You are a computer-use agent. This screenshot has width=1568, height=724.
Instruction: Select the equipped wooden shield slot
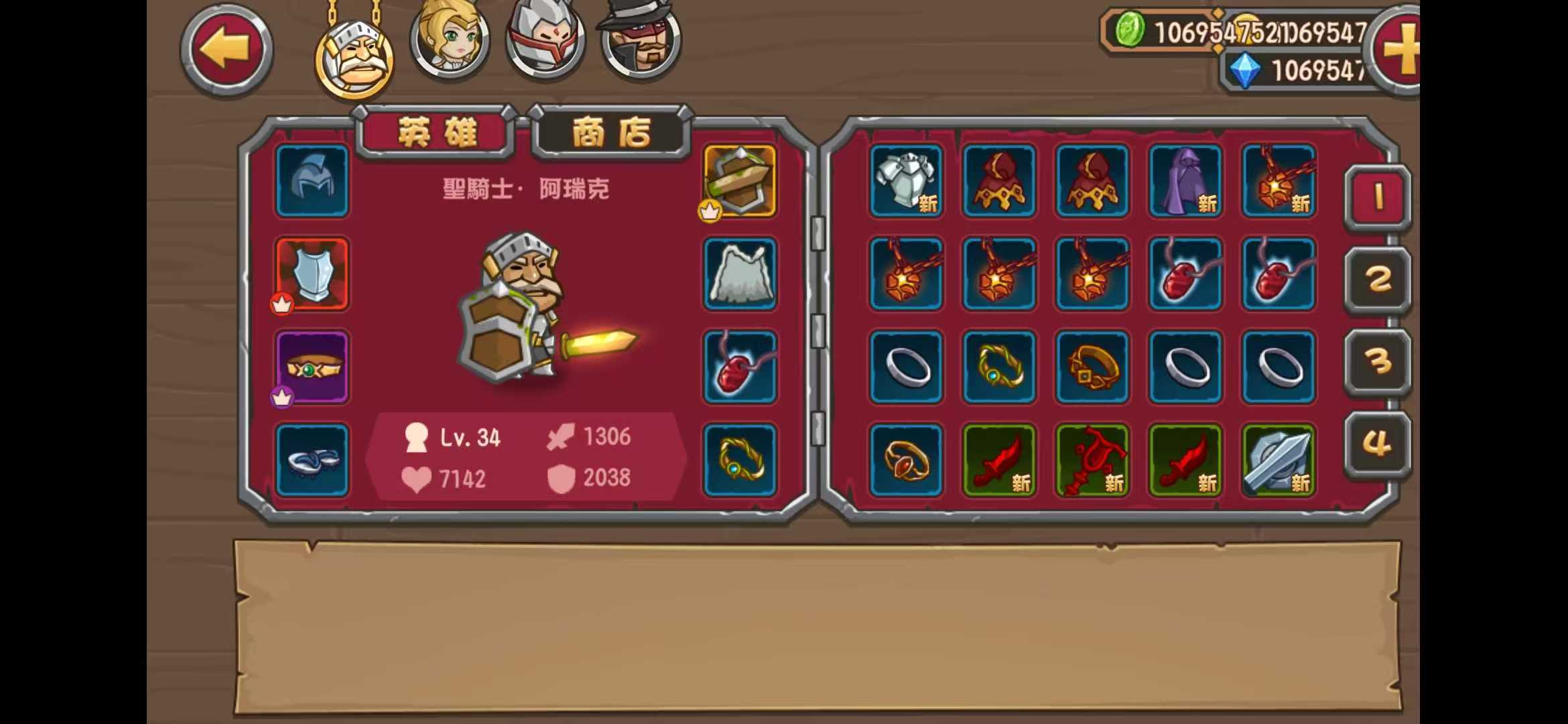(x=740, y=181)
